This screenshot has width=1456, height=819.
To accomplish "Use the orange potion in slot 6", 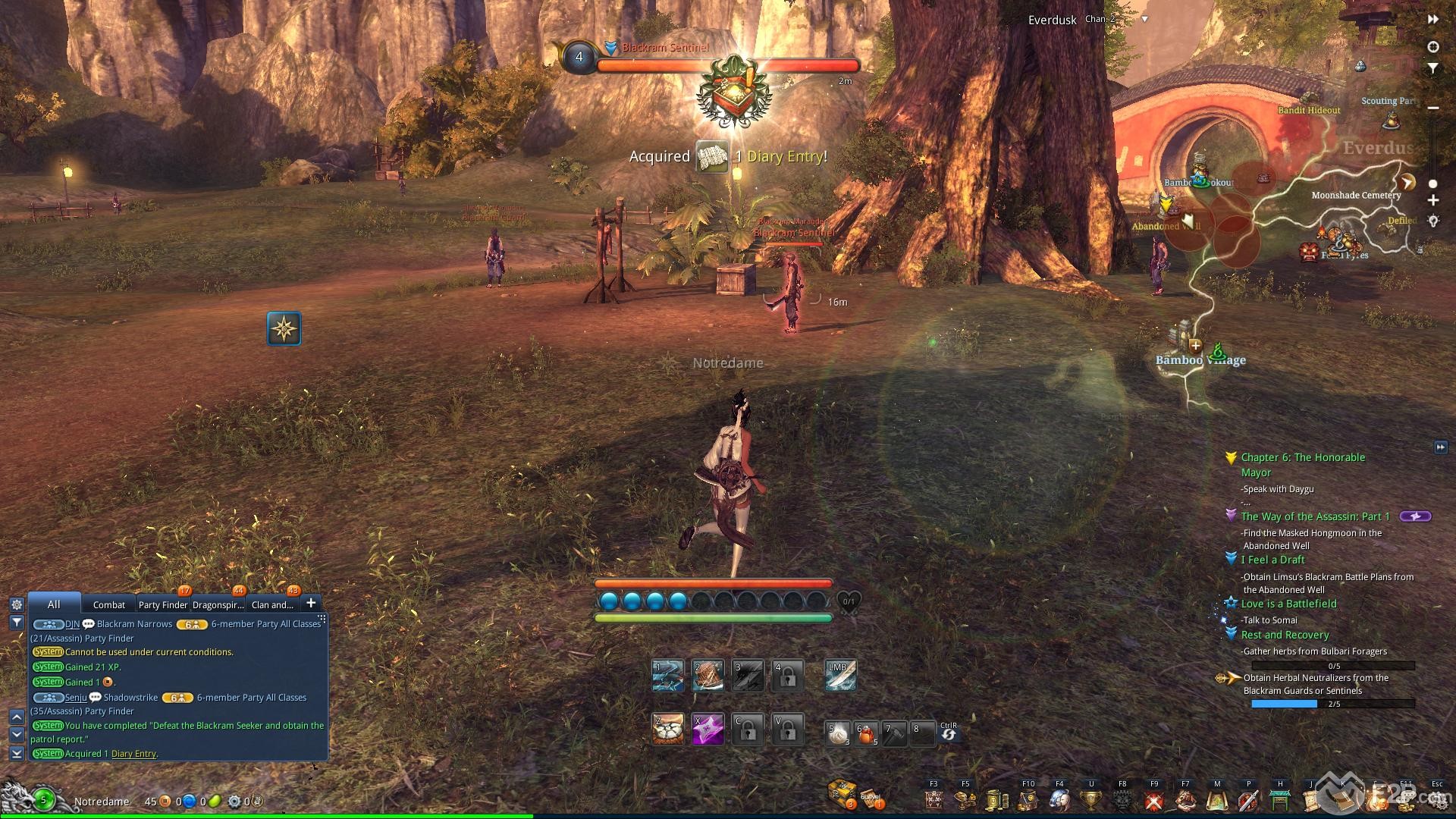I will [867, 733].
